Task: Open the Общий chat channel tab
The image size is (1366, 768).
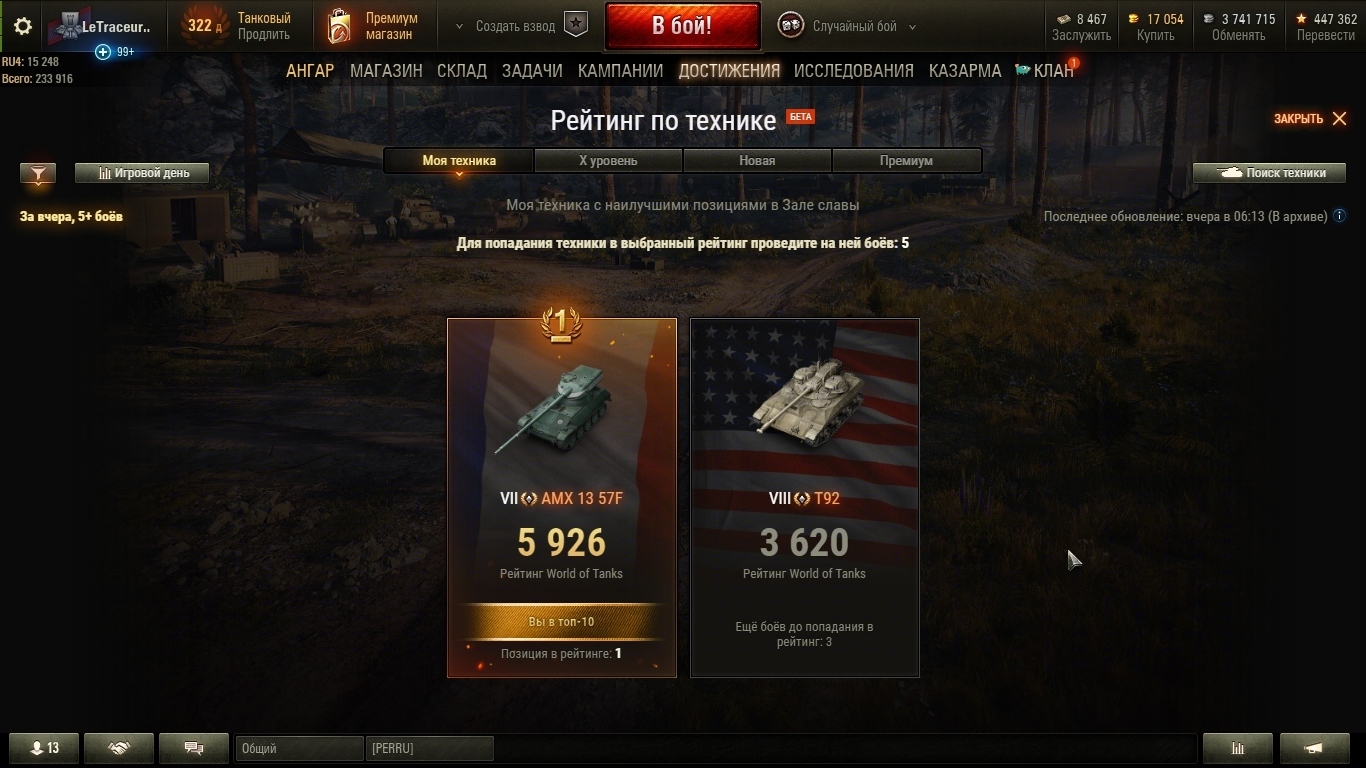Action: 299,748
